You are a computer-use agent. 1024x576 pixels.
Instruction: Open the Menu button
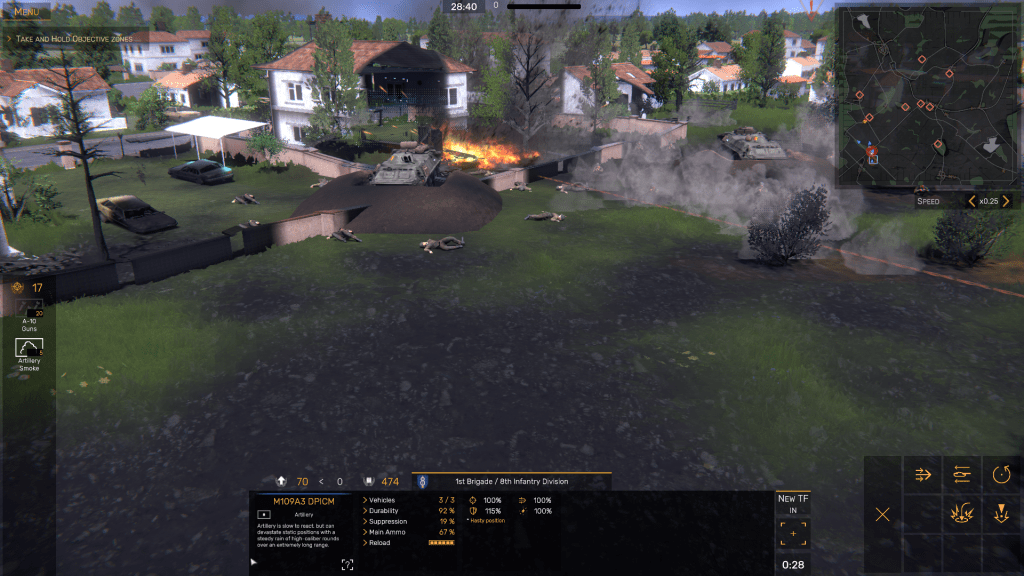click(26, 11)
